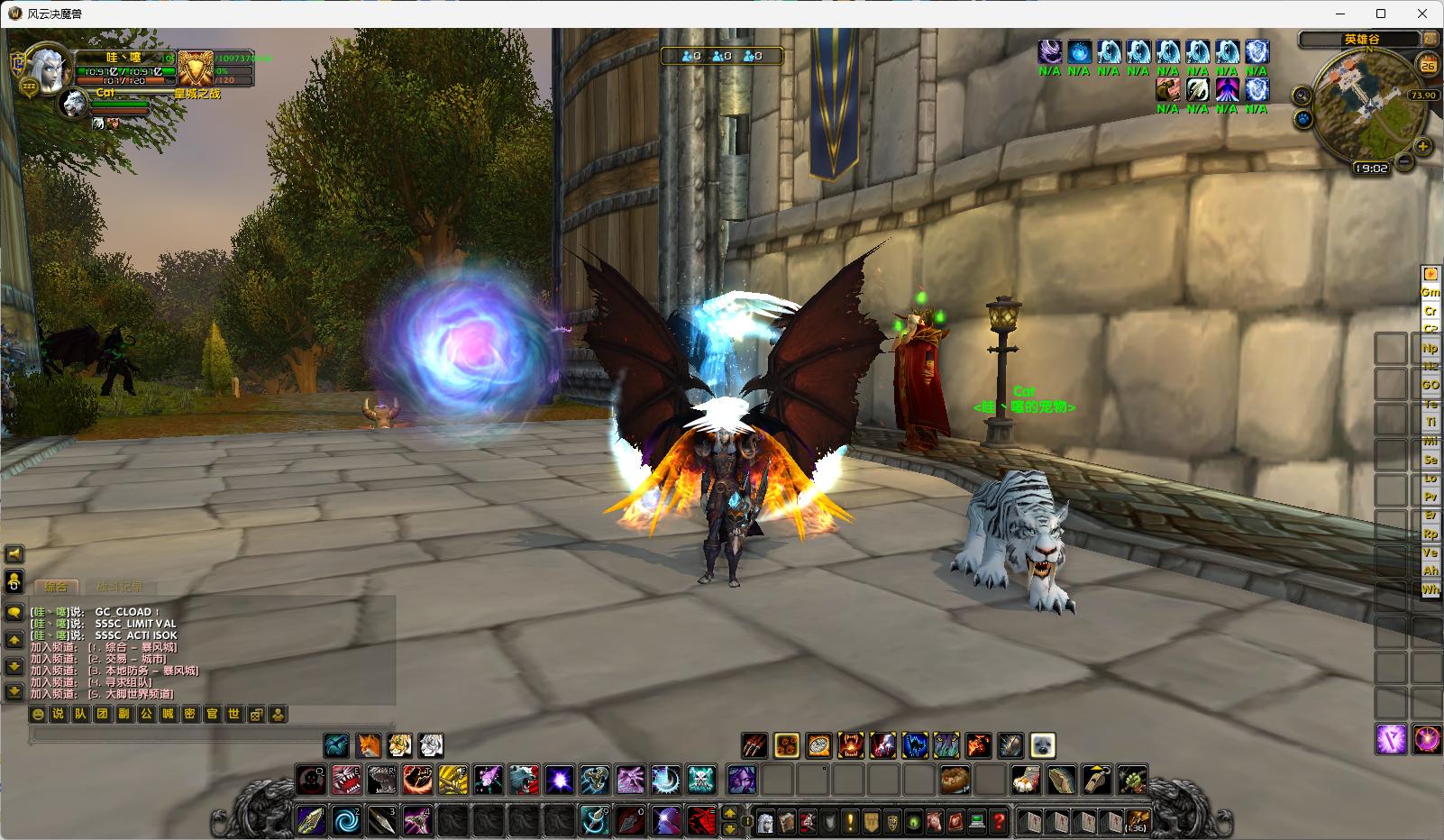Select the white tiger pet ability icon
Viewport: 1444px width, 840px height.
(431, 745)
